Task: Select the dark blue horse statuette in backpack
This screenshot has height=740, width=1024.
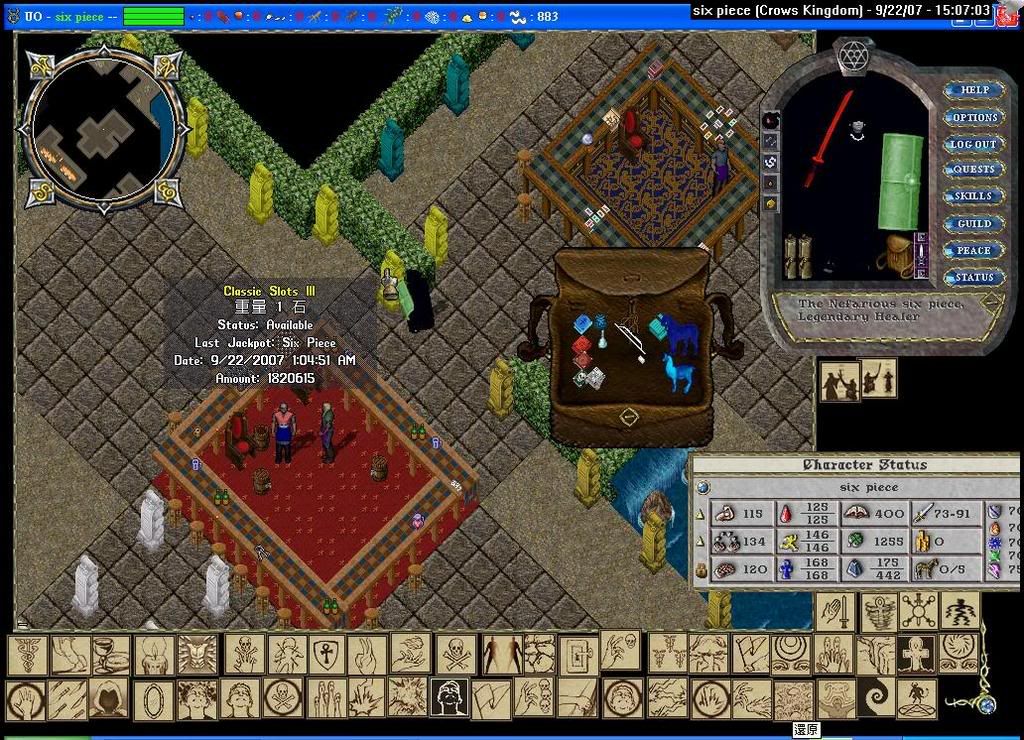Action: (x=683, y=333)
